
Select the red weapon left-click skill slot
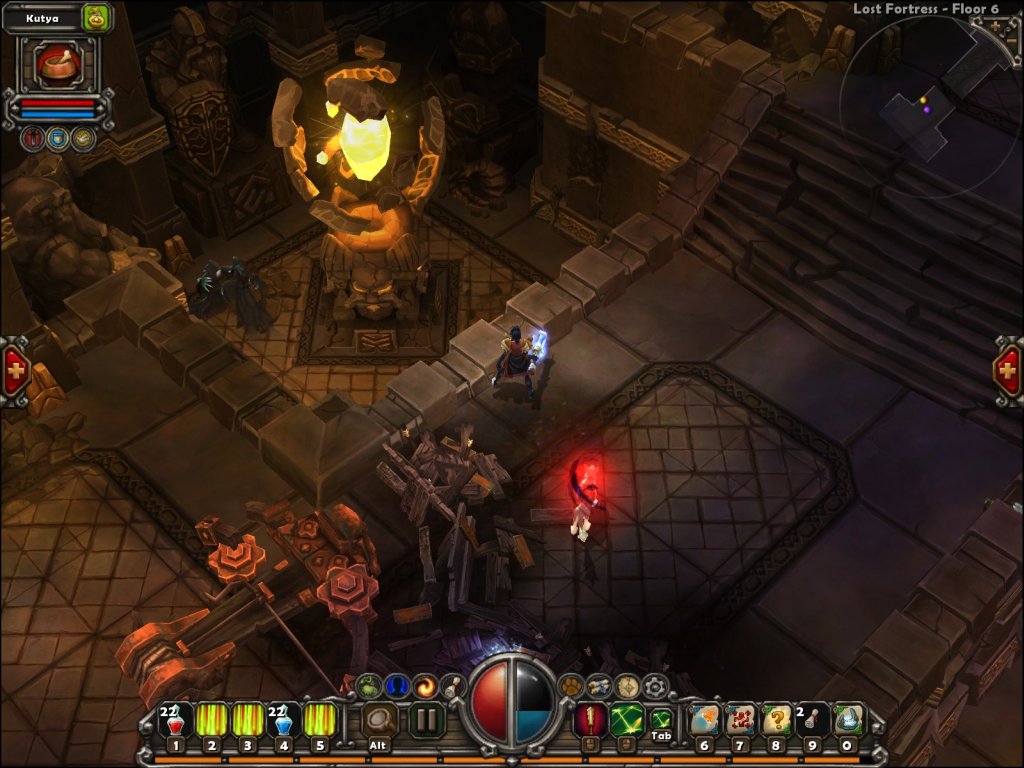[590, 719]
